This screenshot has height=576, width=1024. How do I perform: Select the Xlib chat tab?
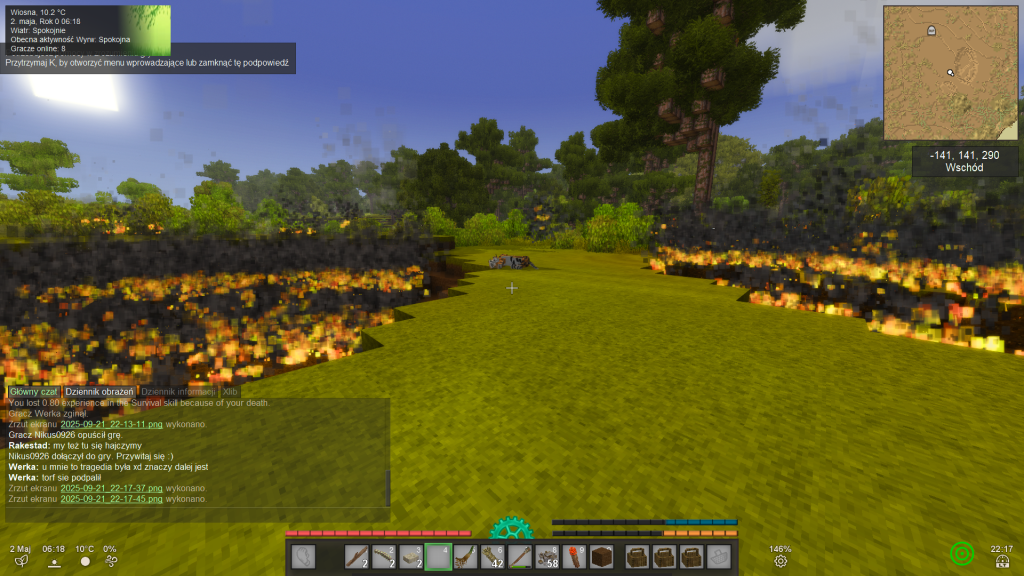tap(230, 392)
